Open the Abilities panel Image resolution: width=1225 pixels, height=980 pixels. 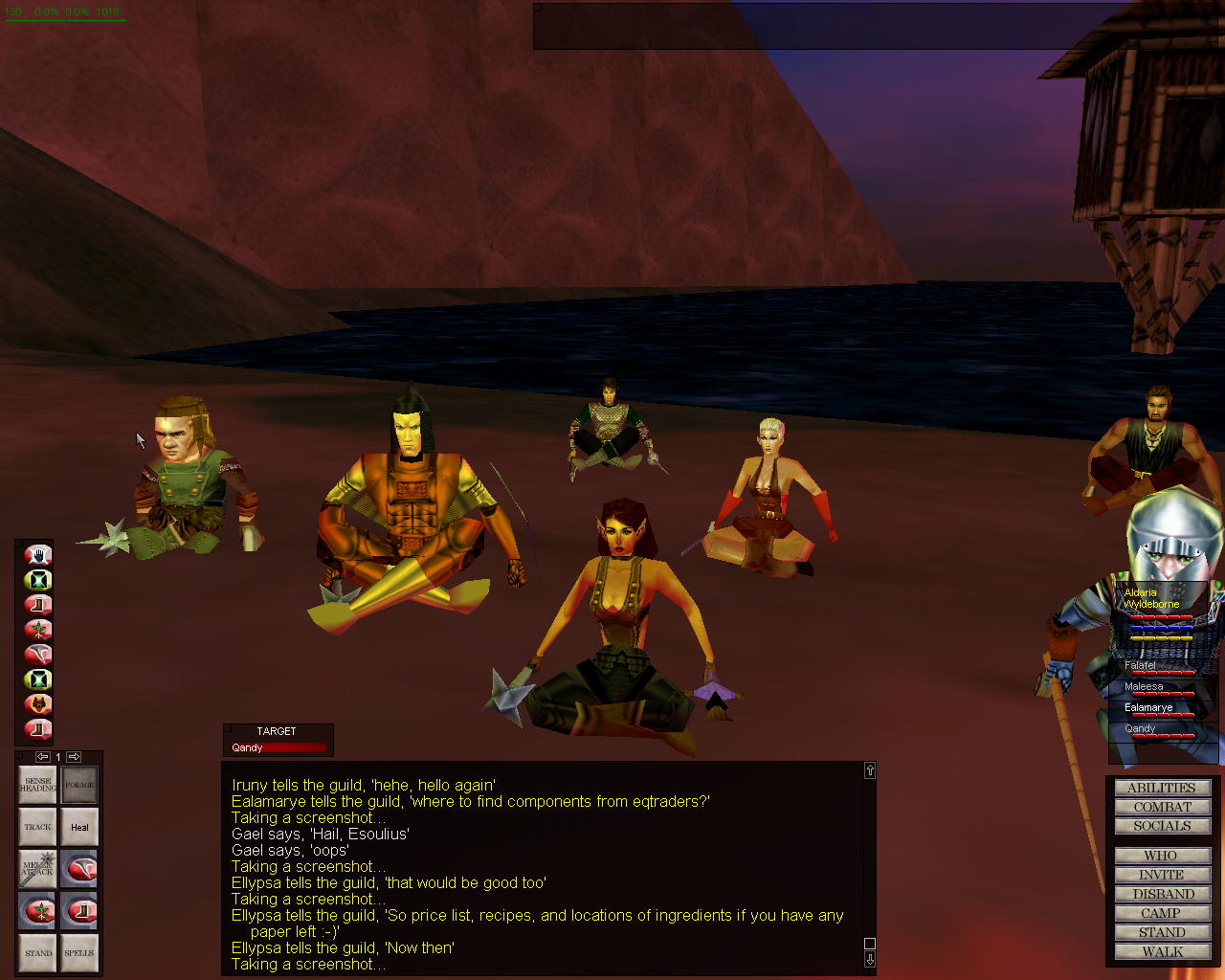click(1162, 788)
